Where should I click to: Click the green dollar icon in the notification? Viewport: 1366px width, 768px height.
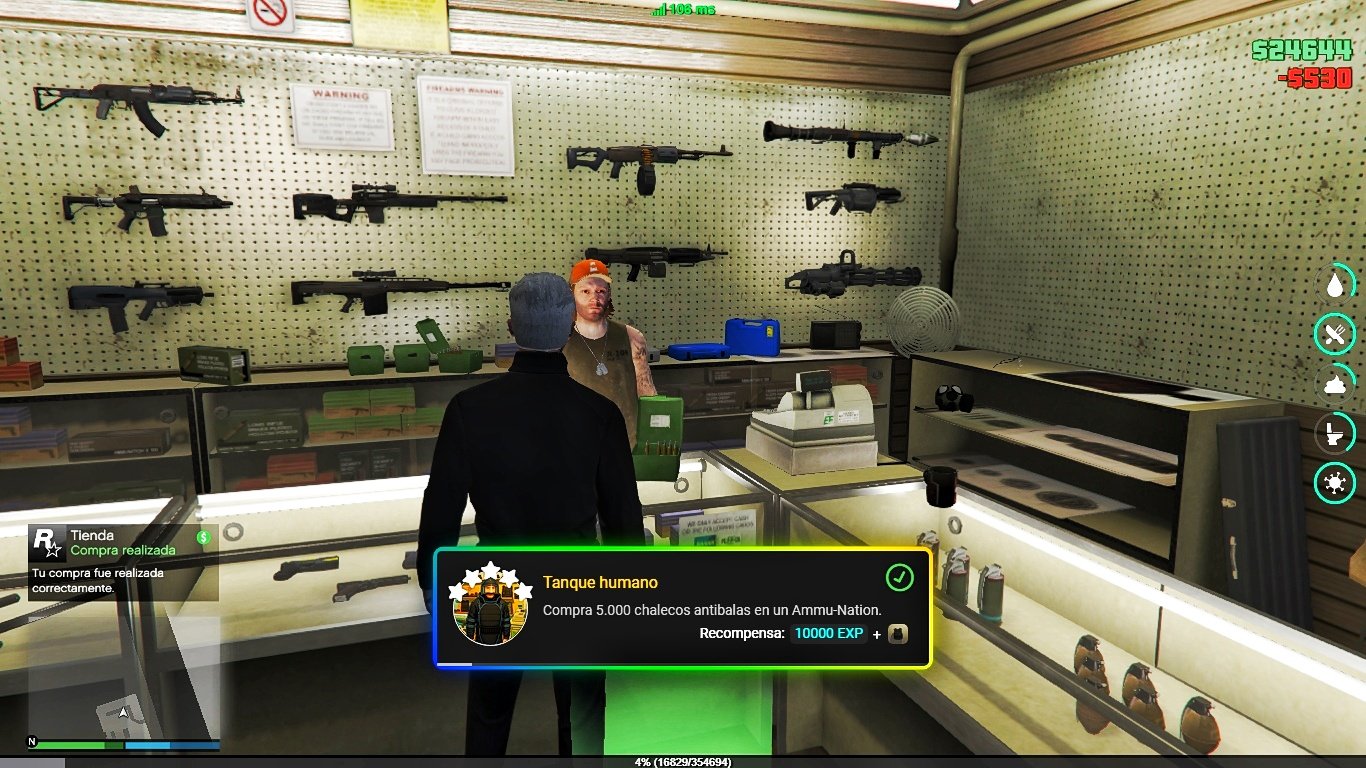coord(204,538)
